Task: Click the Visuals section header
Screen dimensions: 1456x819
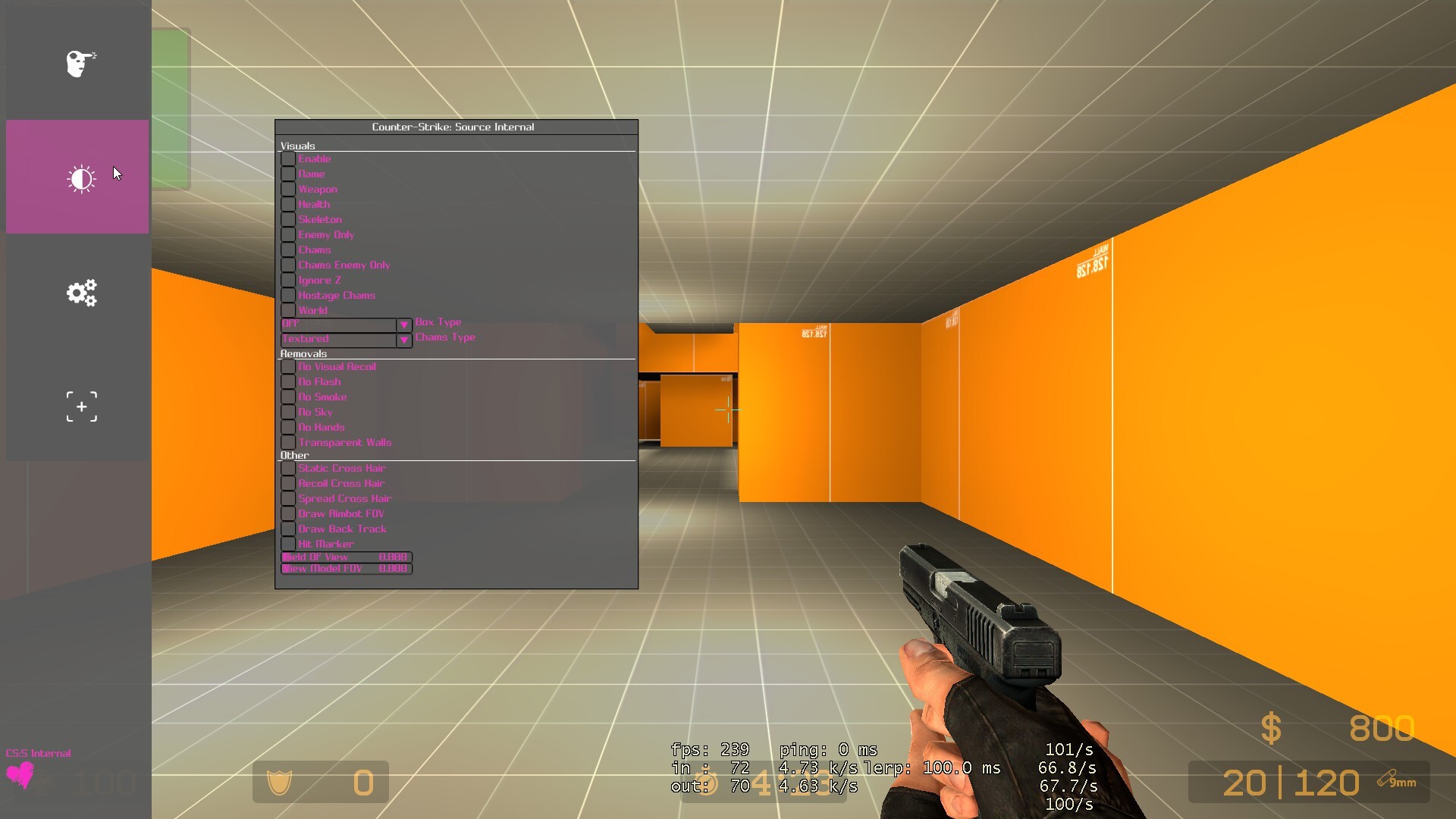Action: (297, 146)
